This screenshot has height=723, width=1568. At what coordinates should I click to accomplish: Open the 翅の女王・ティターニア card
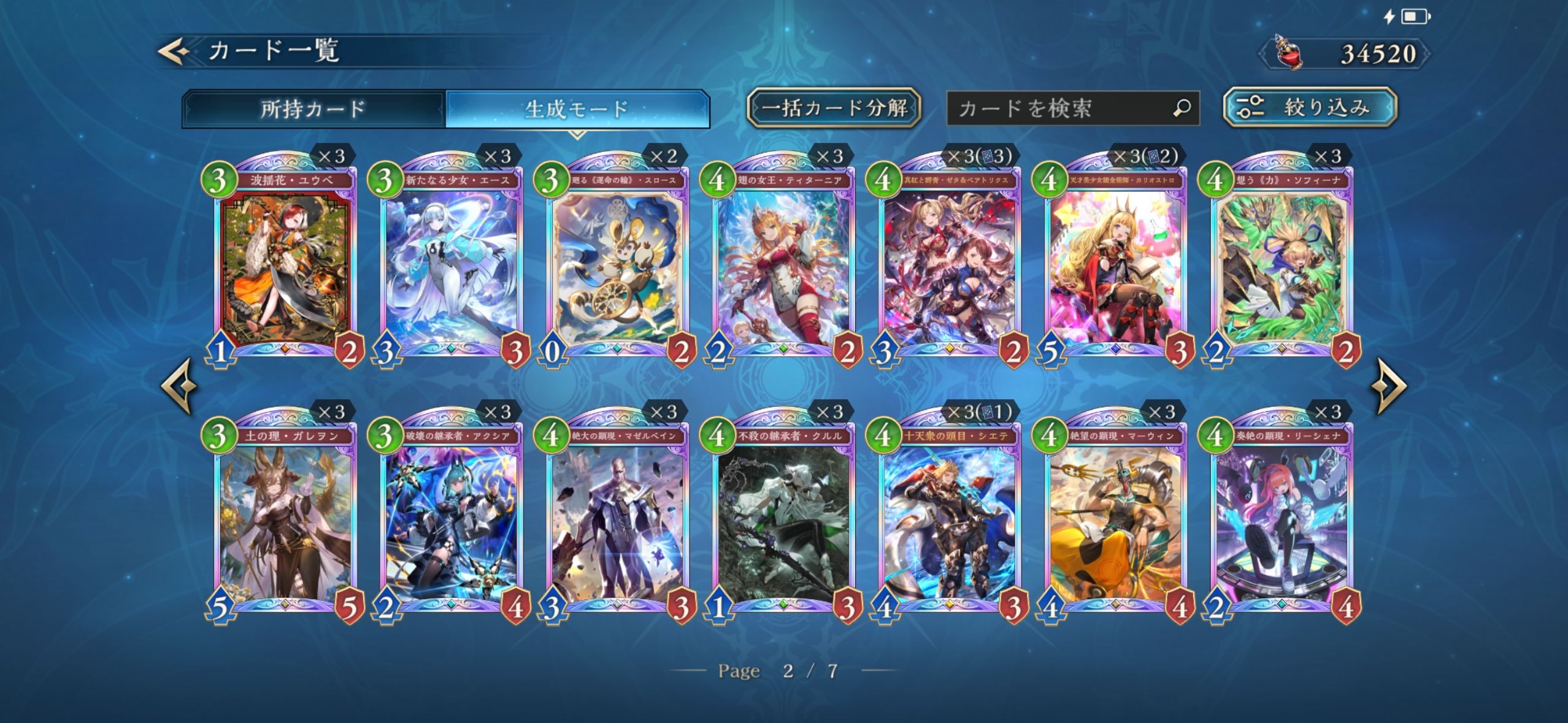[x=783, y=264]
